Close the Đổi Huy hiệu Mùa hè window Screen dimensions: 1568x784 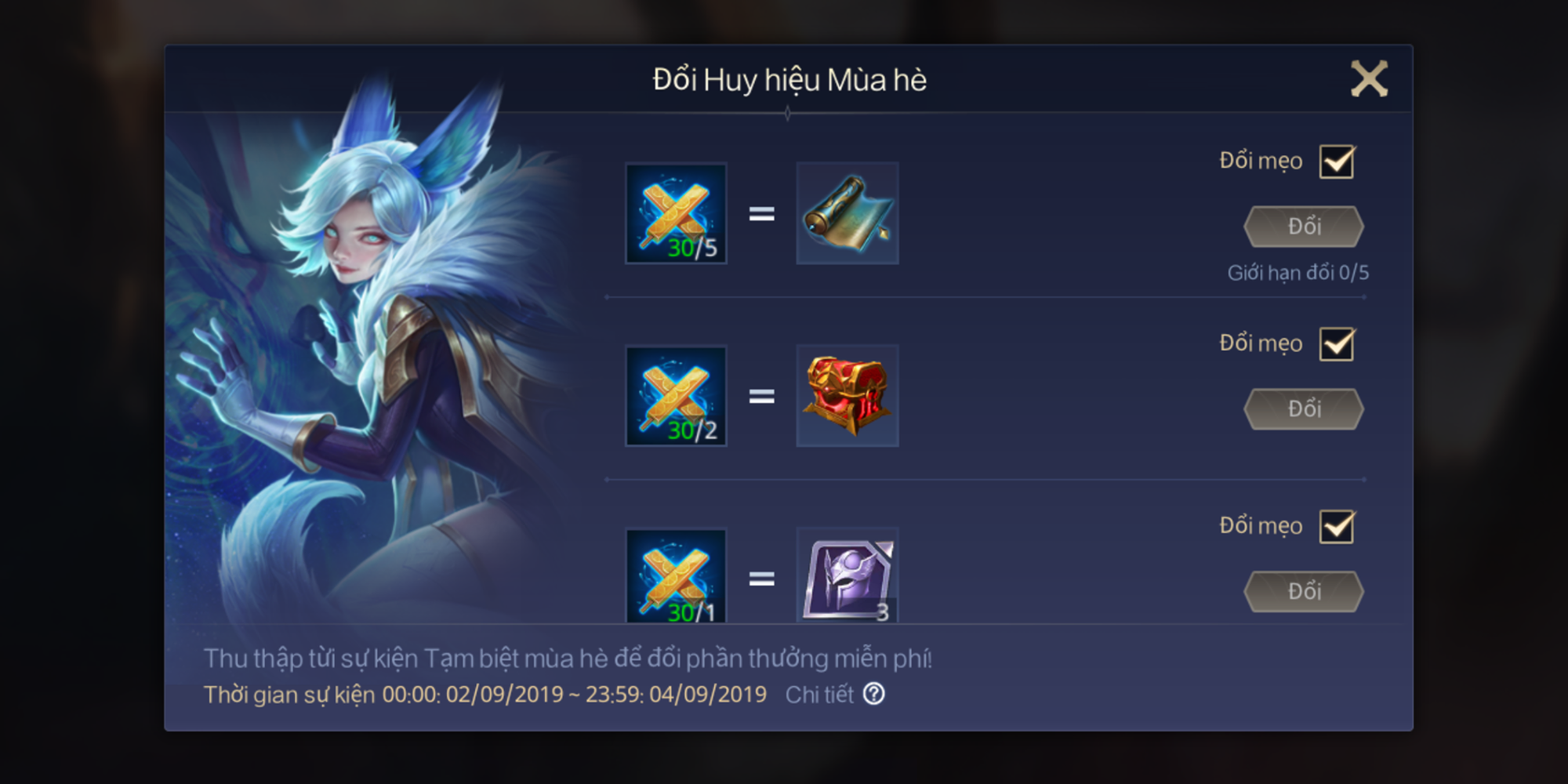click(x=1370, y=78)
